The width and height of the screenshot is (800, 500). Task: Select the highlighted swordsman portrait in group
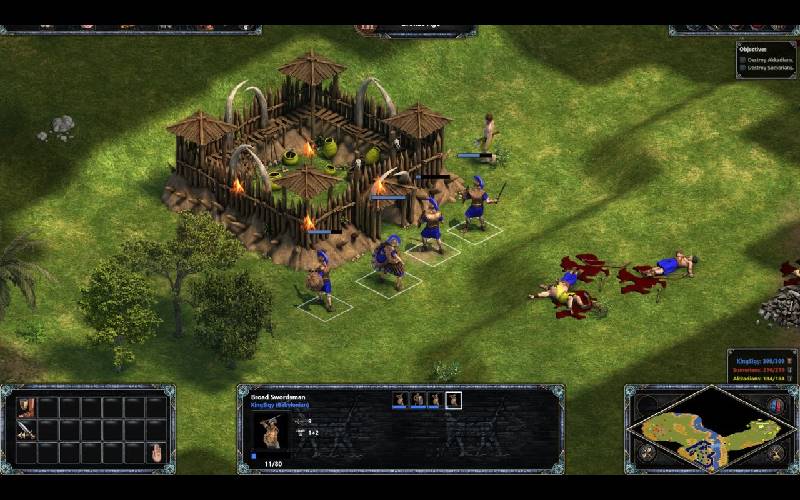point(453,400)
